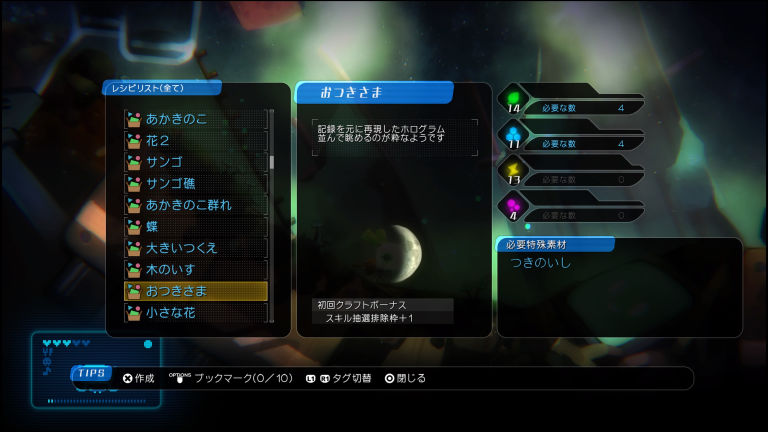The width and height of the screenshot is (768, 432).
Task: Pick the 木のいす recipe
Action: (195, 269)
